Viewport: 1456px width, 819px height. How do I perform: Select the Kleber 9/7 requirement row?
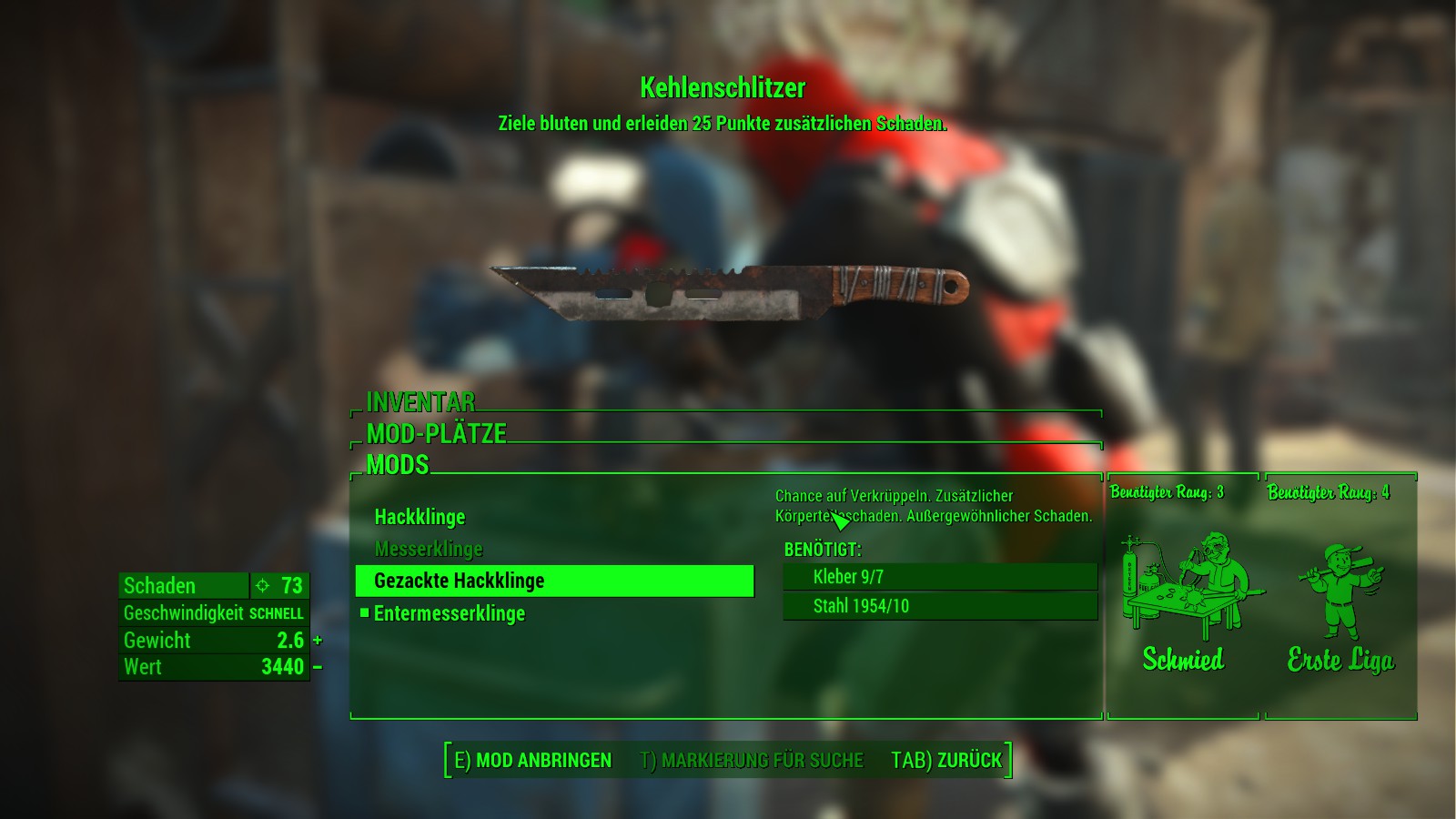coord(939,576)
